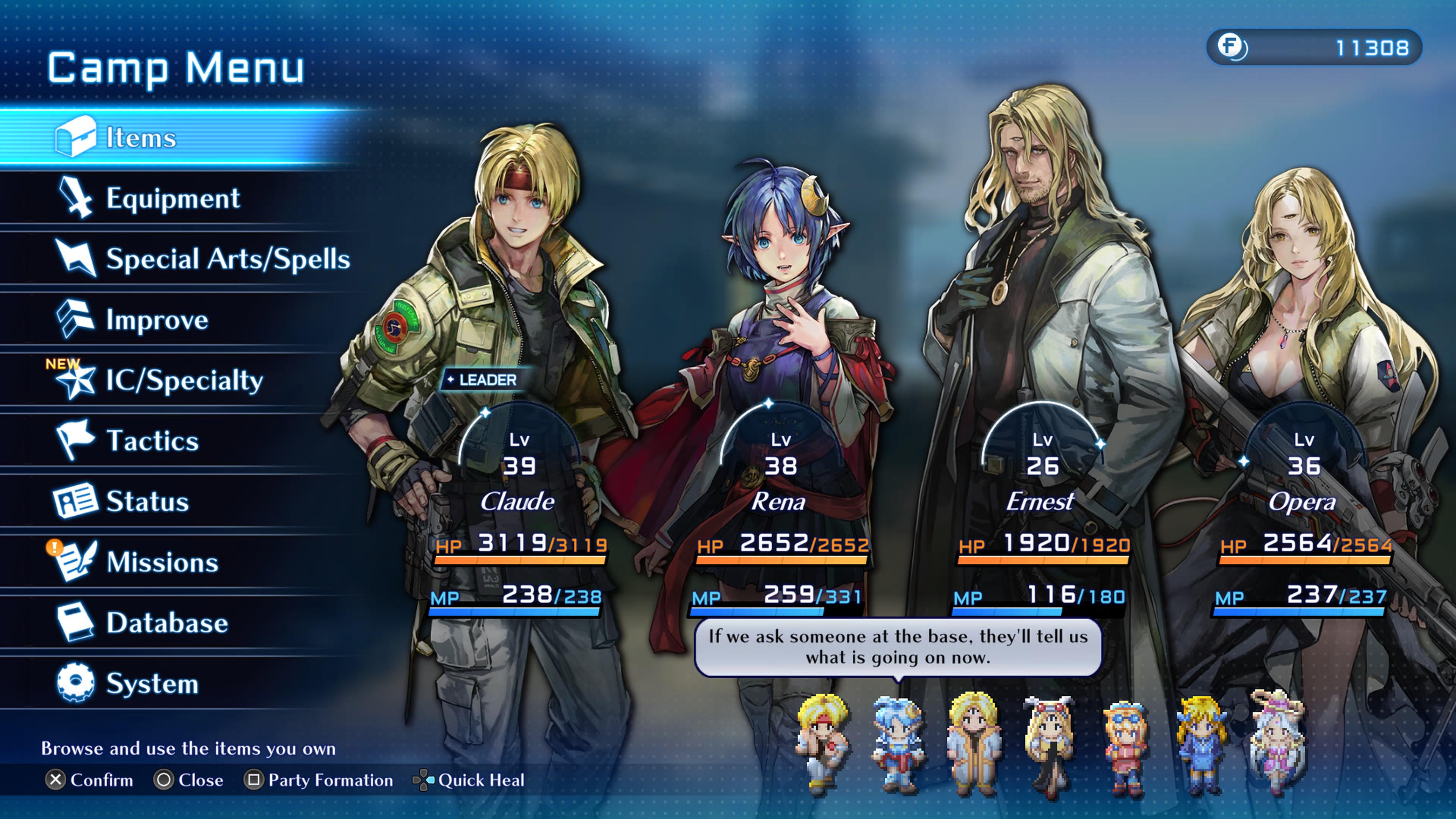
Task: Choose the Improve menu option
Action: 157,320
